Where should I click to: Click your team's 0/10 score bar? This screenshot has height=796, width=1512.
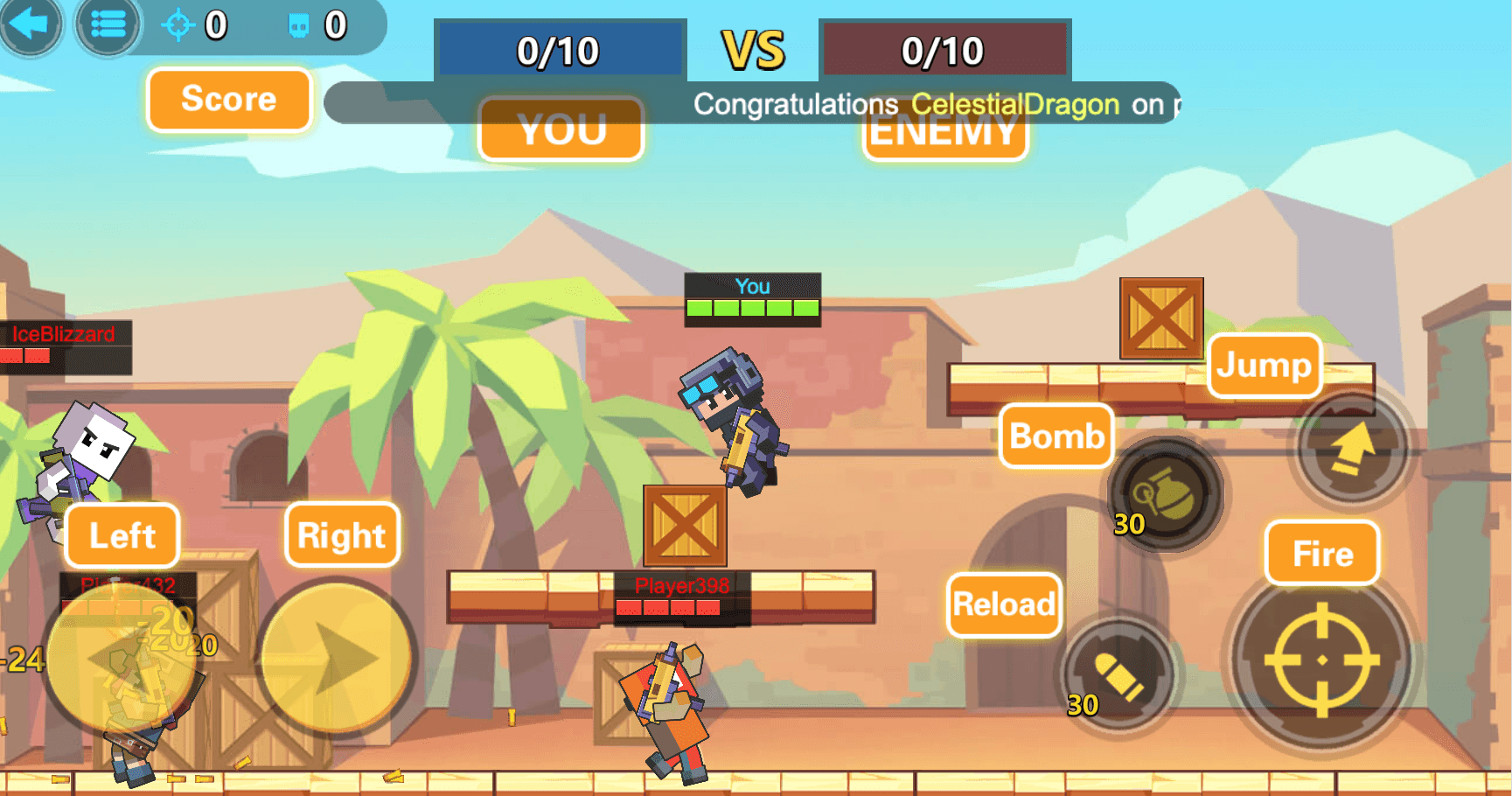click(559, 50)
